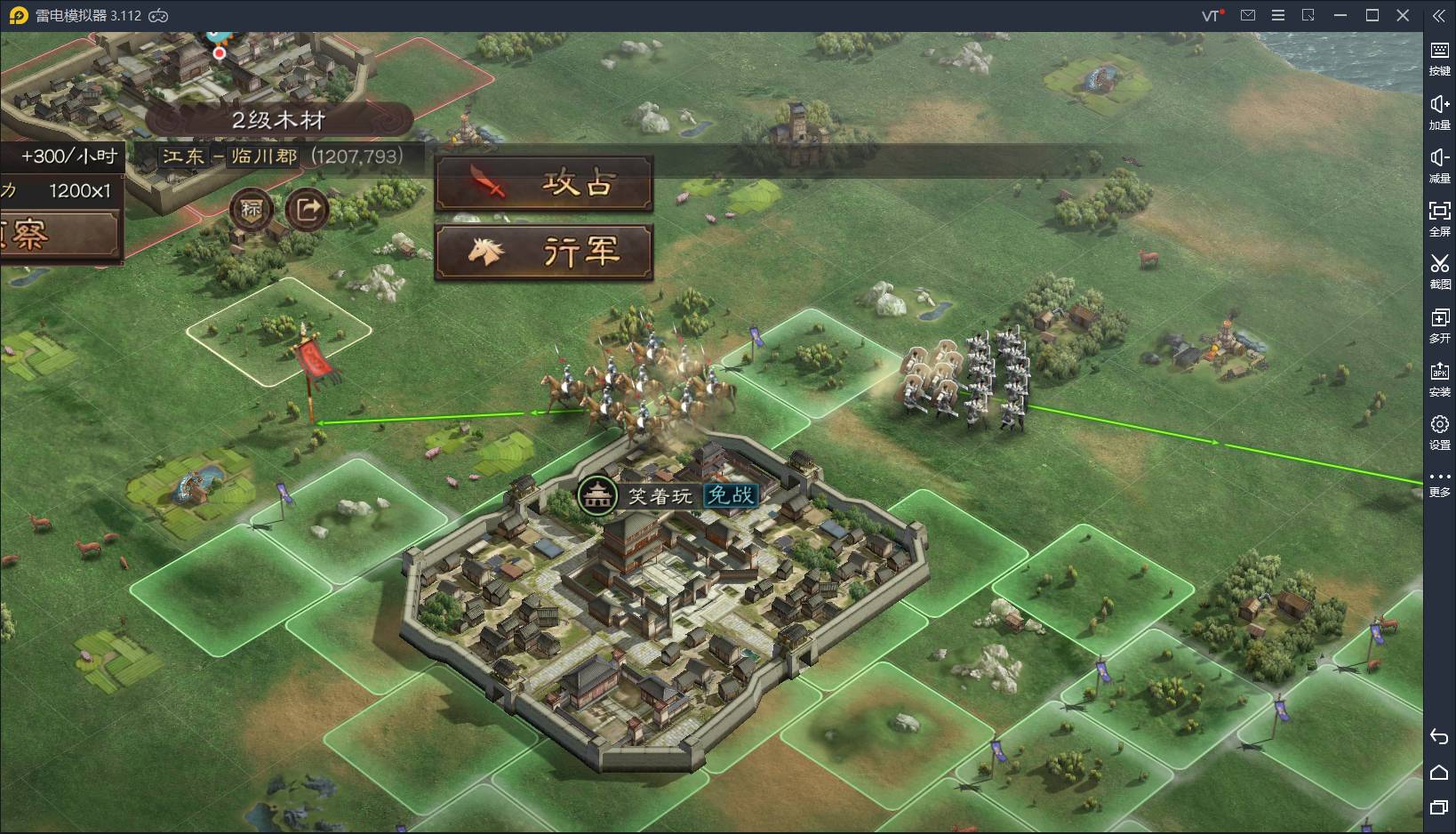Go to the Android home screen
Screen dimensions: 1456x834
[1439, 772]
